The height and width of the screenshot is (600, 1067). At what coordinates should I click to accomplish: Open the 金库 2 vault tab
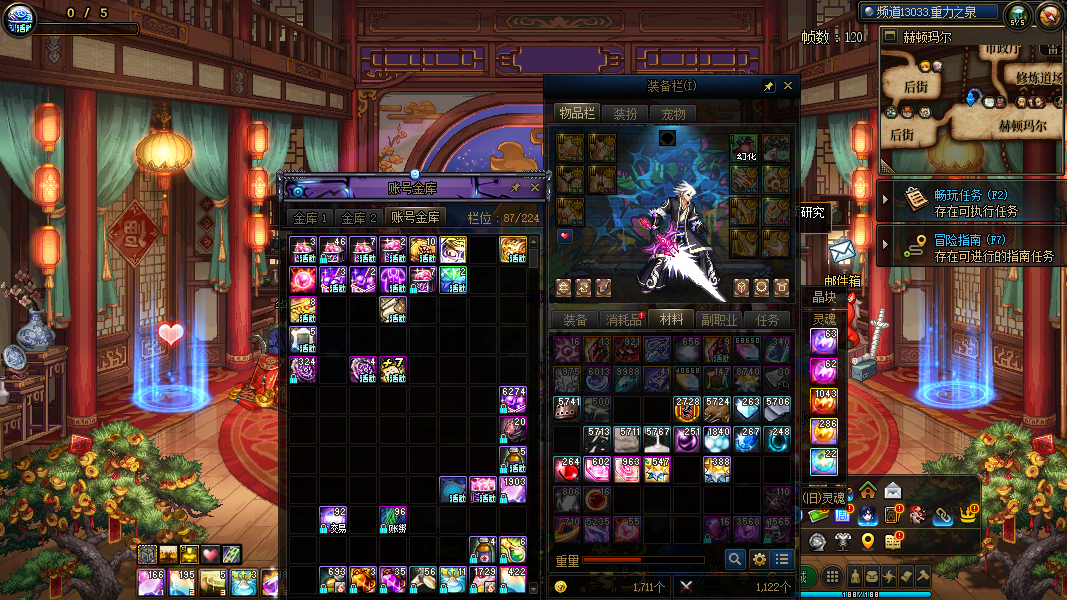point(359,217)
